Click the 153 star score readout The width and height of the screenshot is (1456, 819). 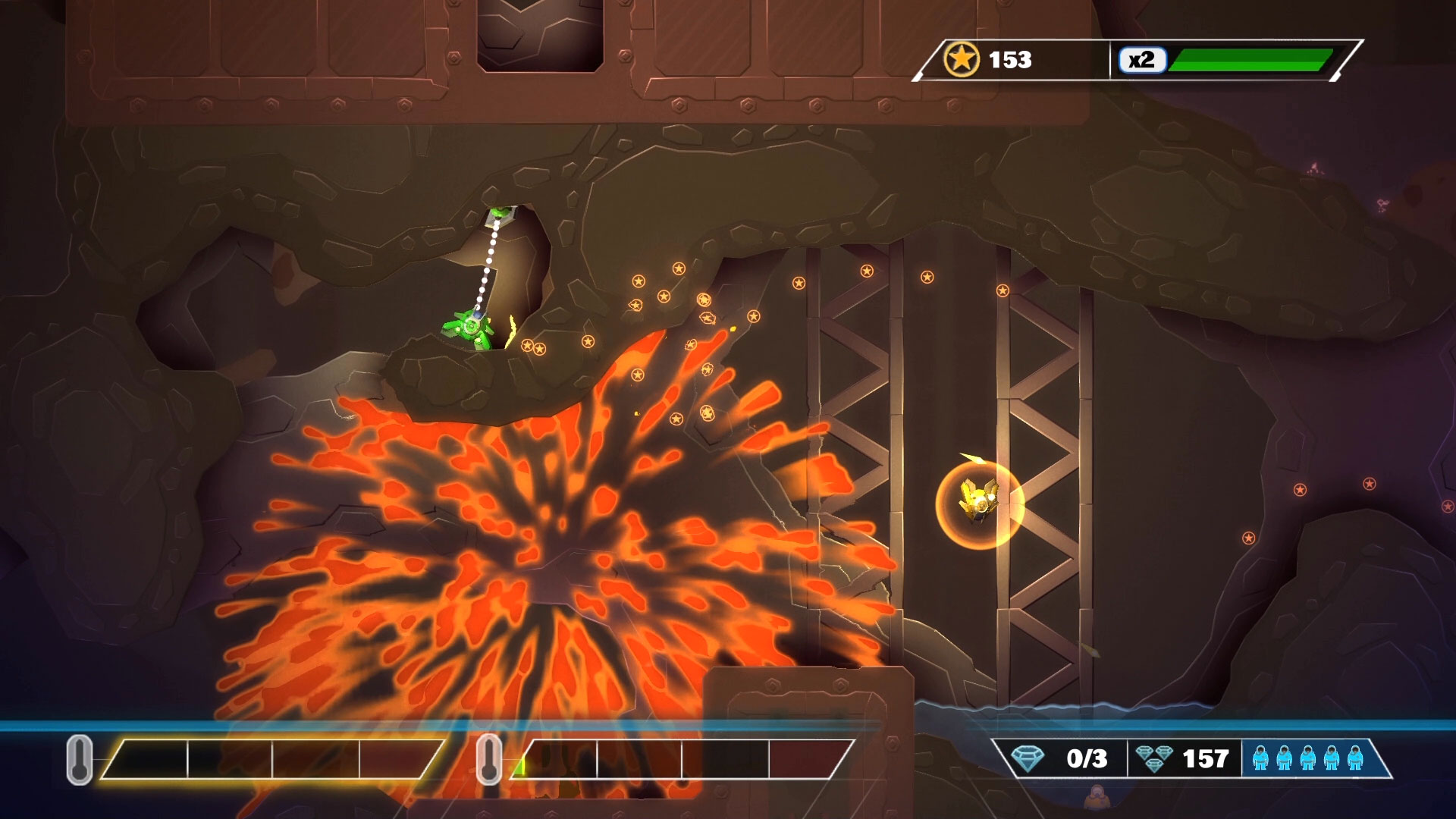1009,58
